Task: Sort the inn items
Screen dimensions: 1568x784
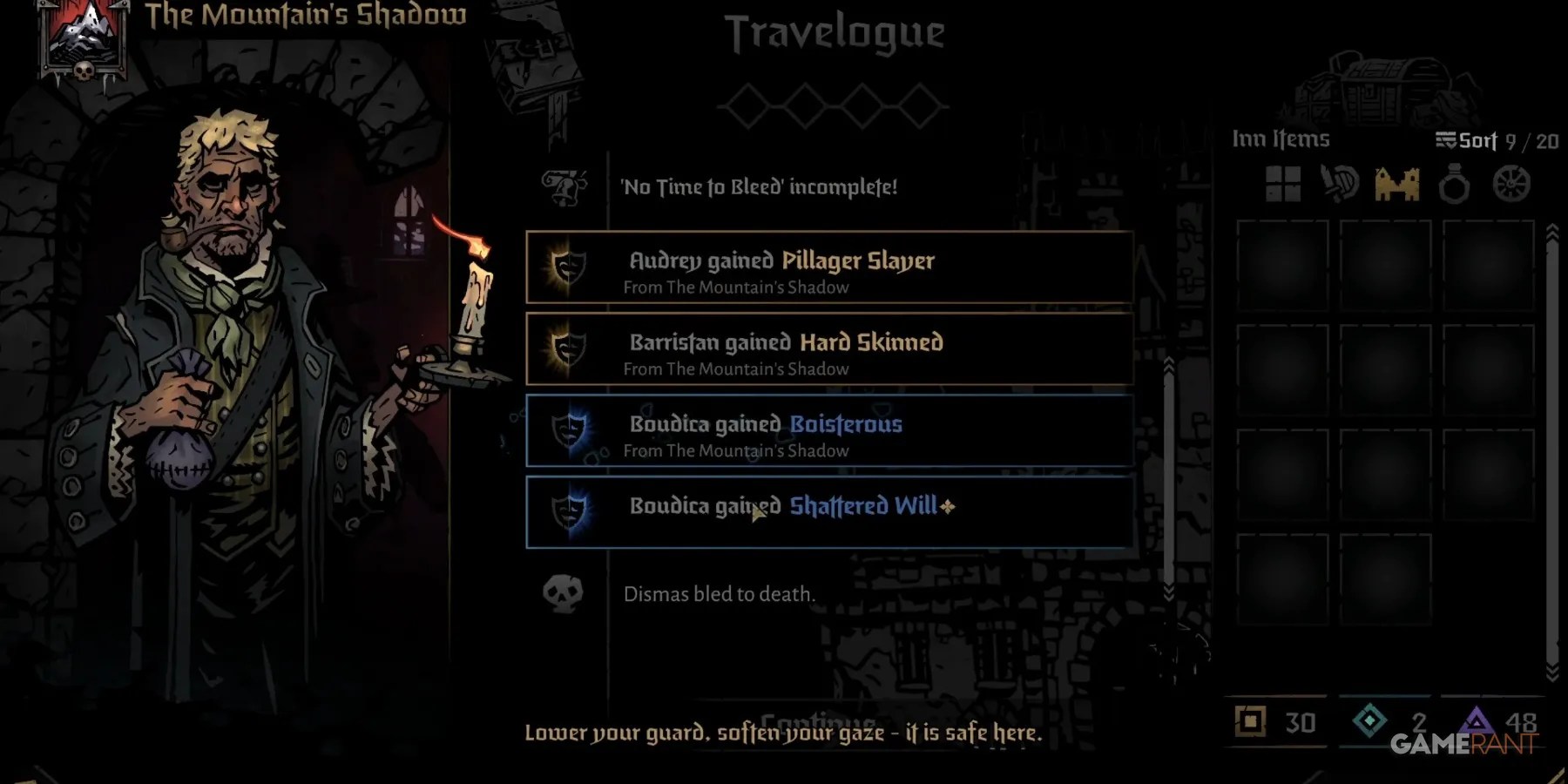Action: tap(1467, 141)
